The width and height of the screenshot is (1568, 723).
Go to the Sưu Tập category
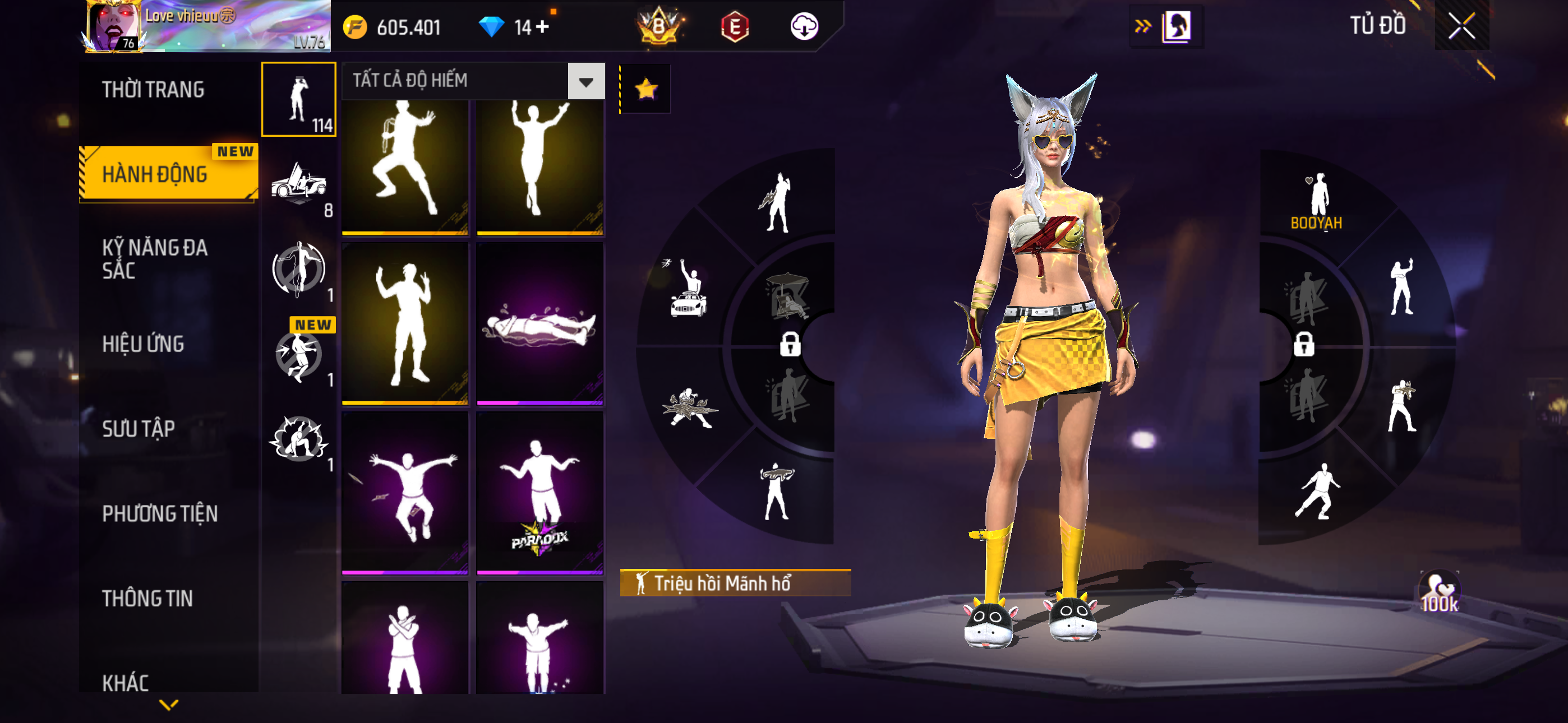139,429
